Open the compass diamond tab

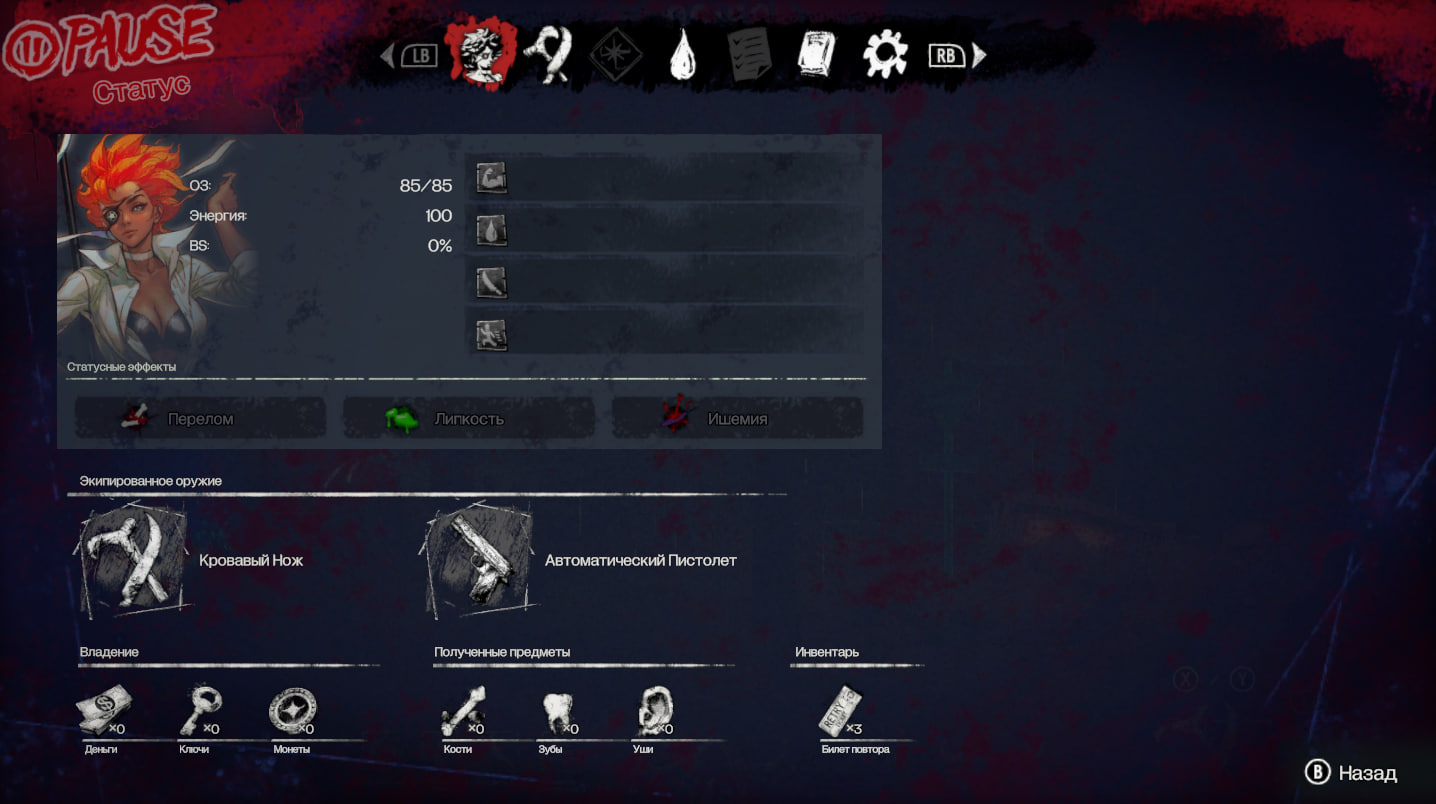(616, 55)
